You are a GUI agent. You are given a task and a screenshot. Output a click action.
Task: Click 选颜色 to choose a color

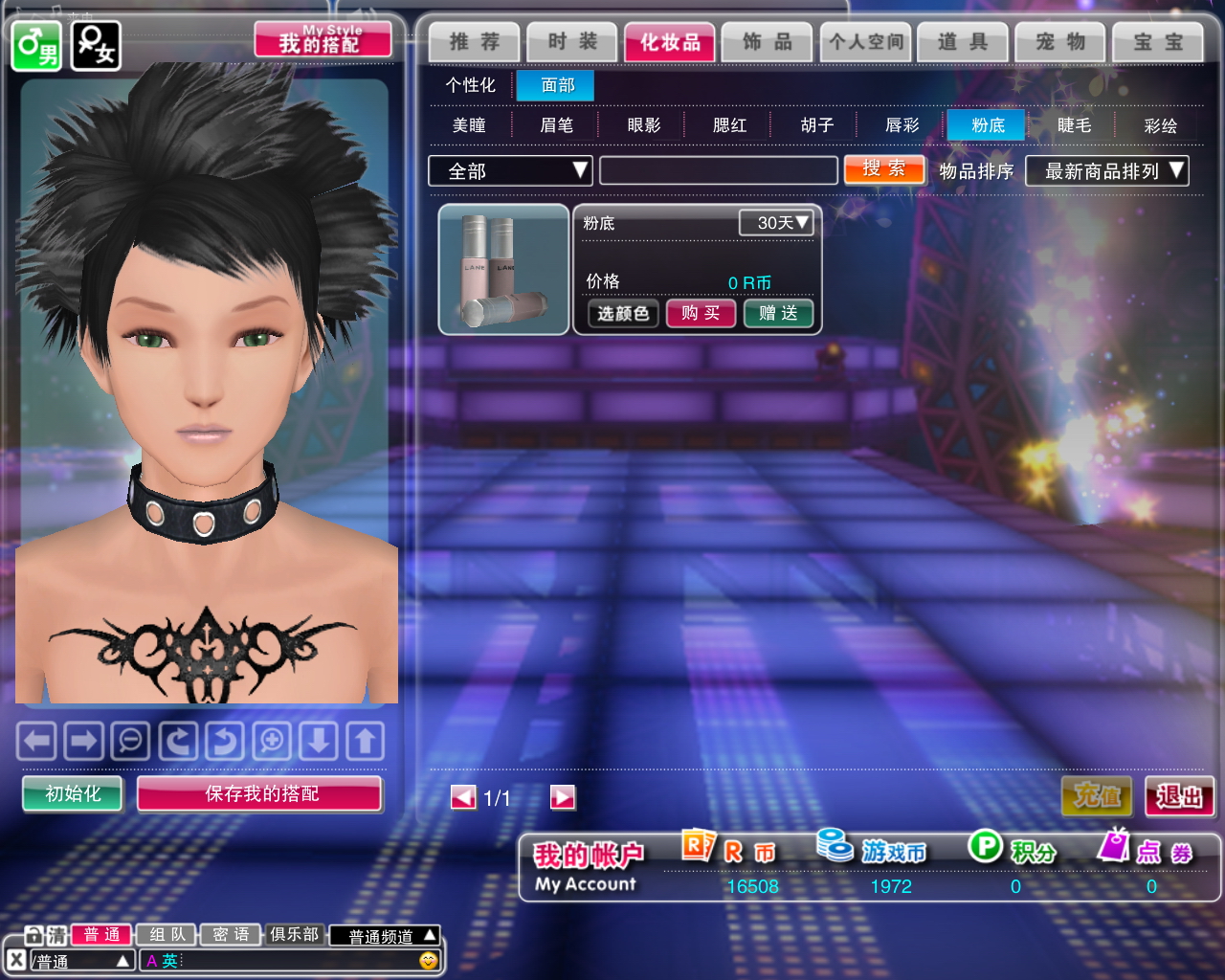(623, 313)
